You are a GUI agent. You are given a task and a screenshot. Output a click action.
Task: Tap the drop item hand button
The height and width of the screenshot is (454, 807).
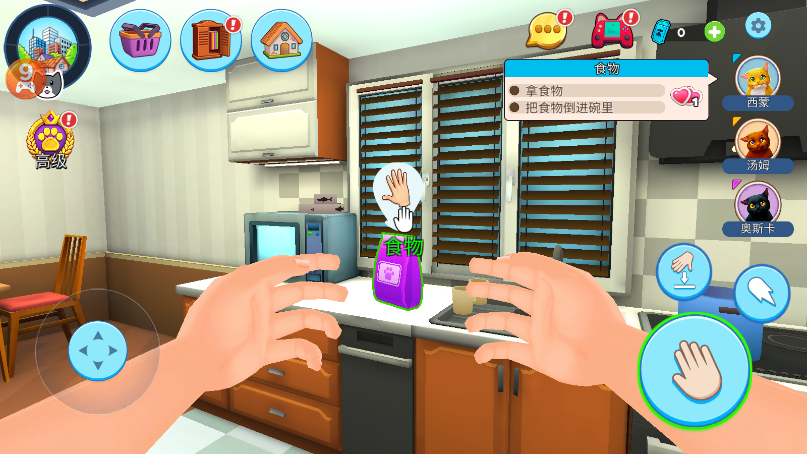684,271
